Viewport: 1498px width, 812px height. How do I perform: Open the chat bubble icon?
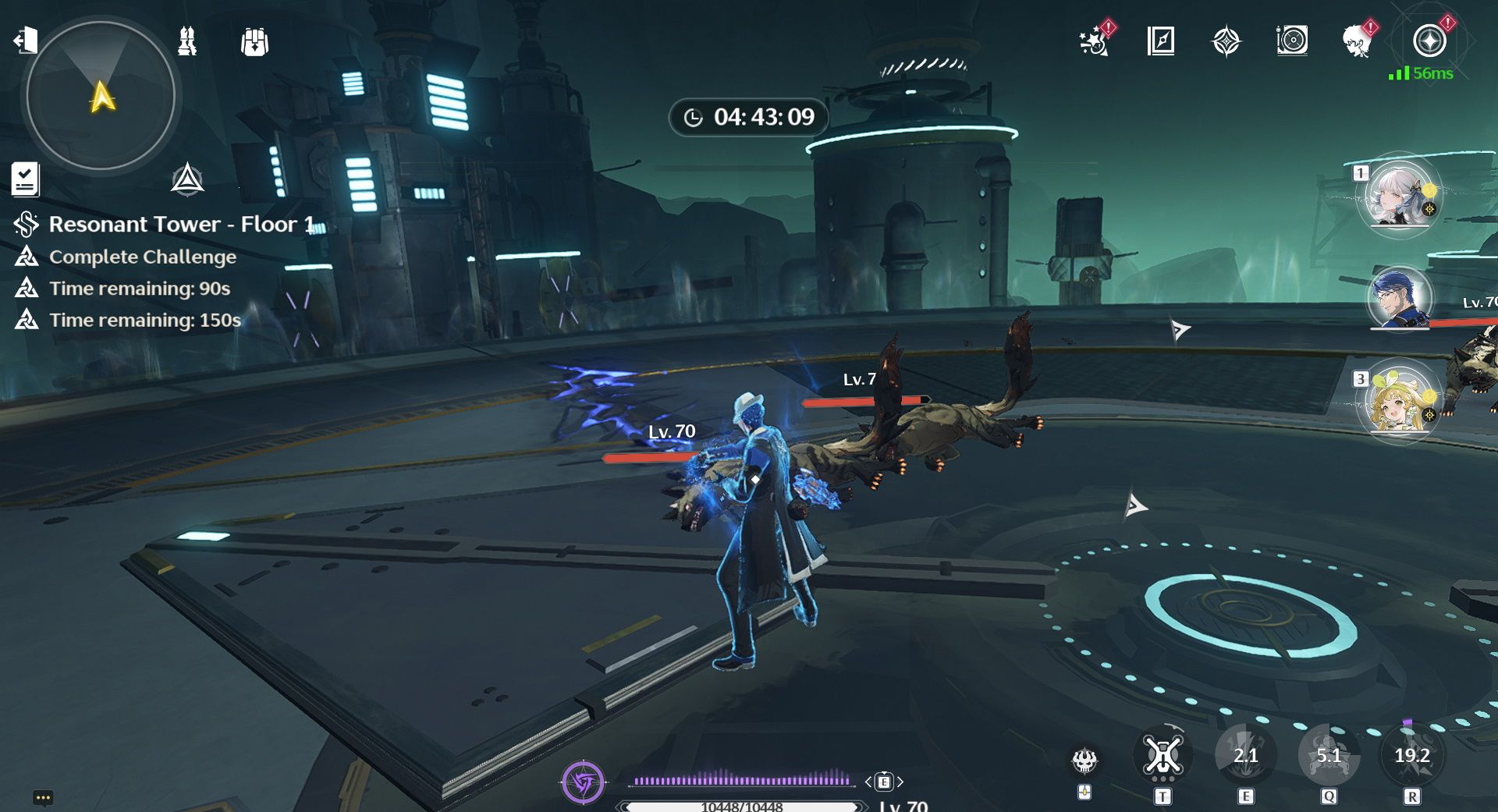(43, 797)
